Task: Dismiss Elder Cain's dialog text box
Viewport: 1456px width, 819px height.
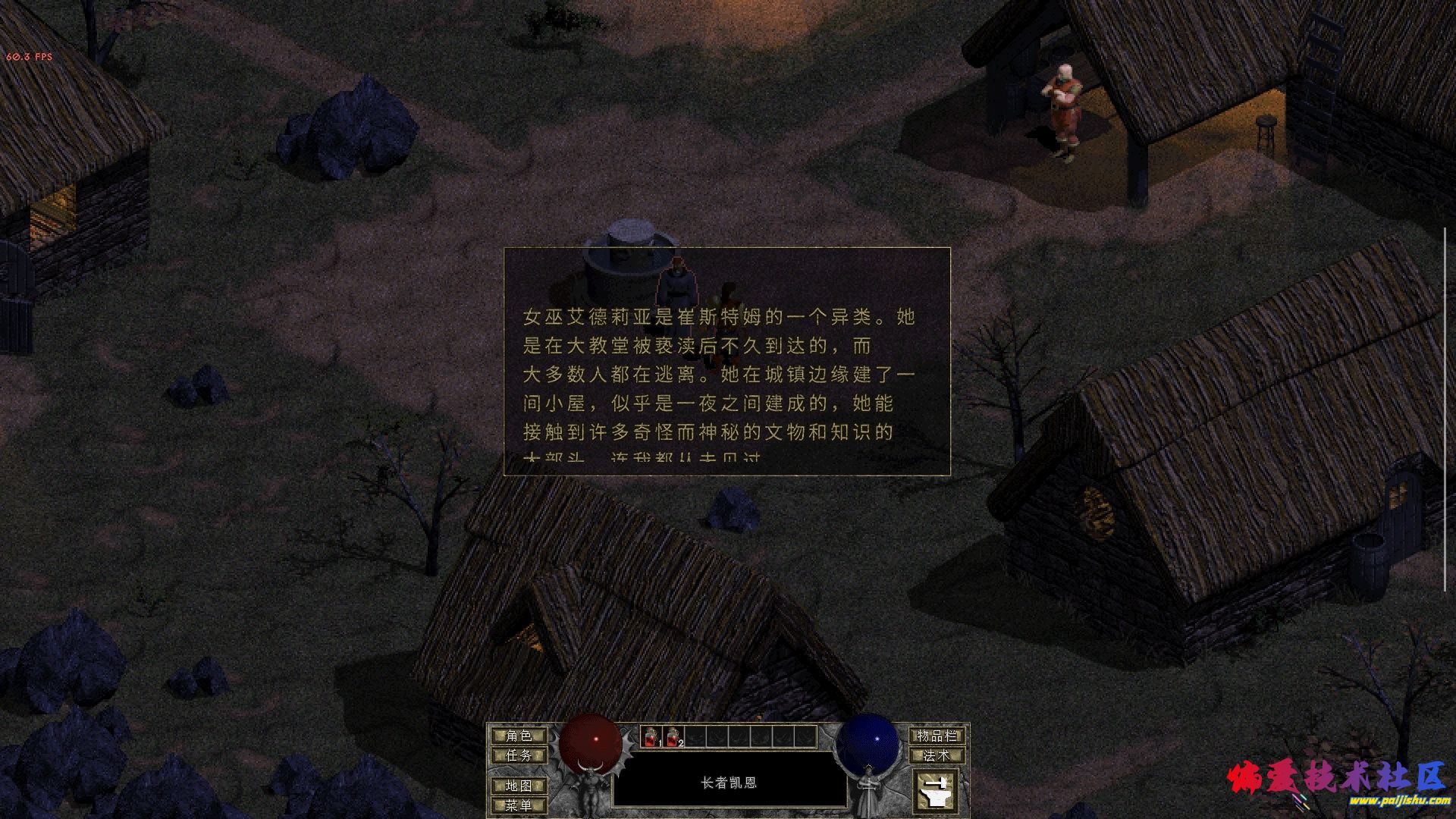Action: pyautogui.click(x=726, y=360)
